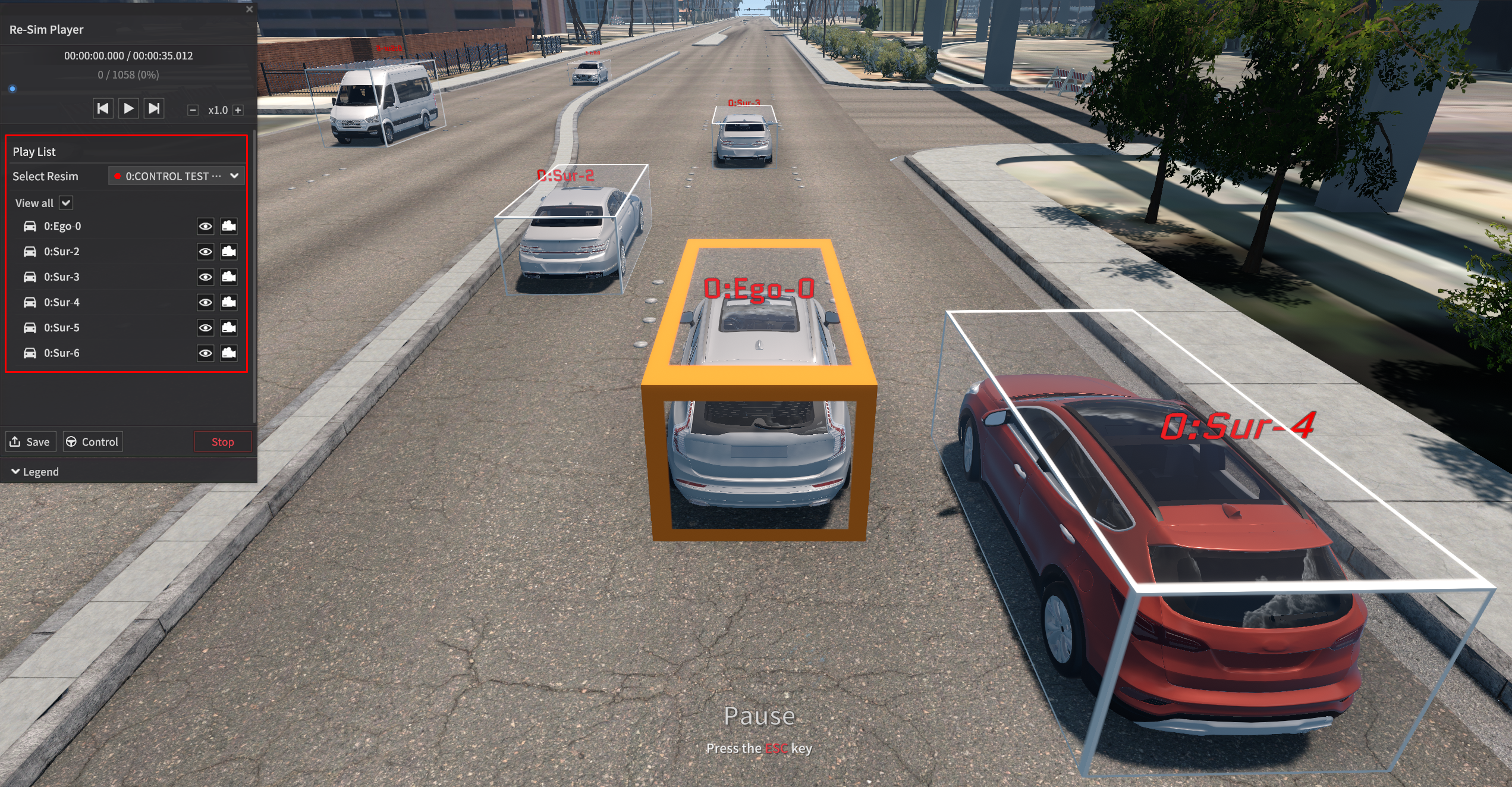This screenshot has height=787, width=1512.
Task: Skip to the previous frame
Action: pyautogui.click(x=103, y=109)
